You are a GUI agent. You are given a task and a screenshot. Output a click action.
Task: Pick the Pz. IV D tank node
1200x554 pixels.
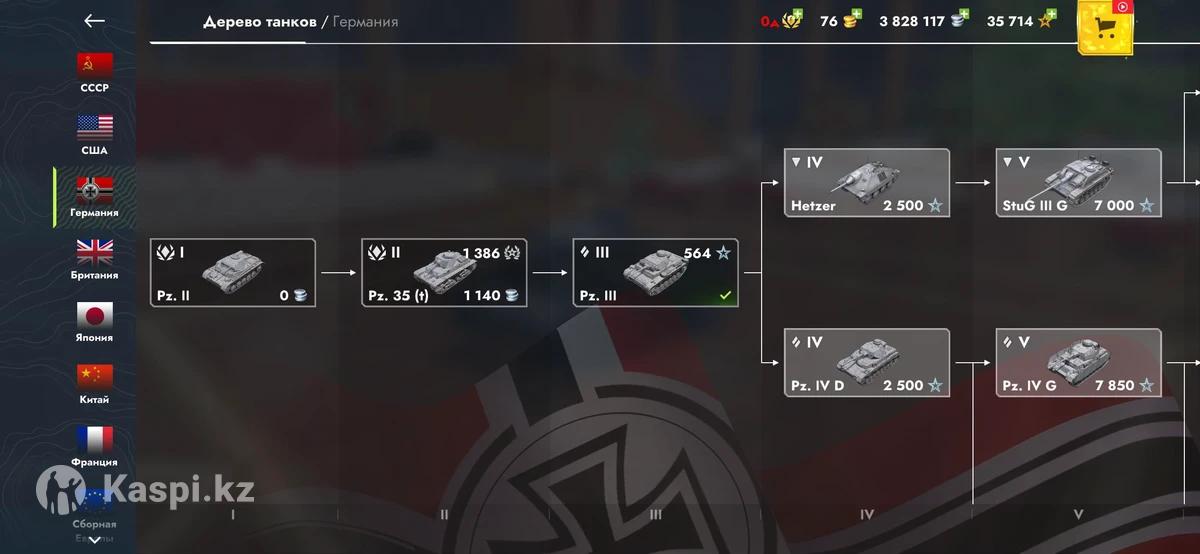tap(866, 362)
